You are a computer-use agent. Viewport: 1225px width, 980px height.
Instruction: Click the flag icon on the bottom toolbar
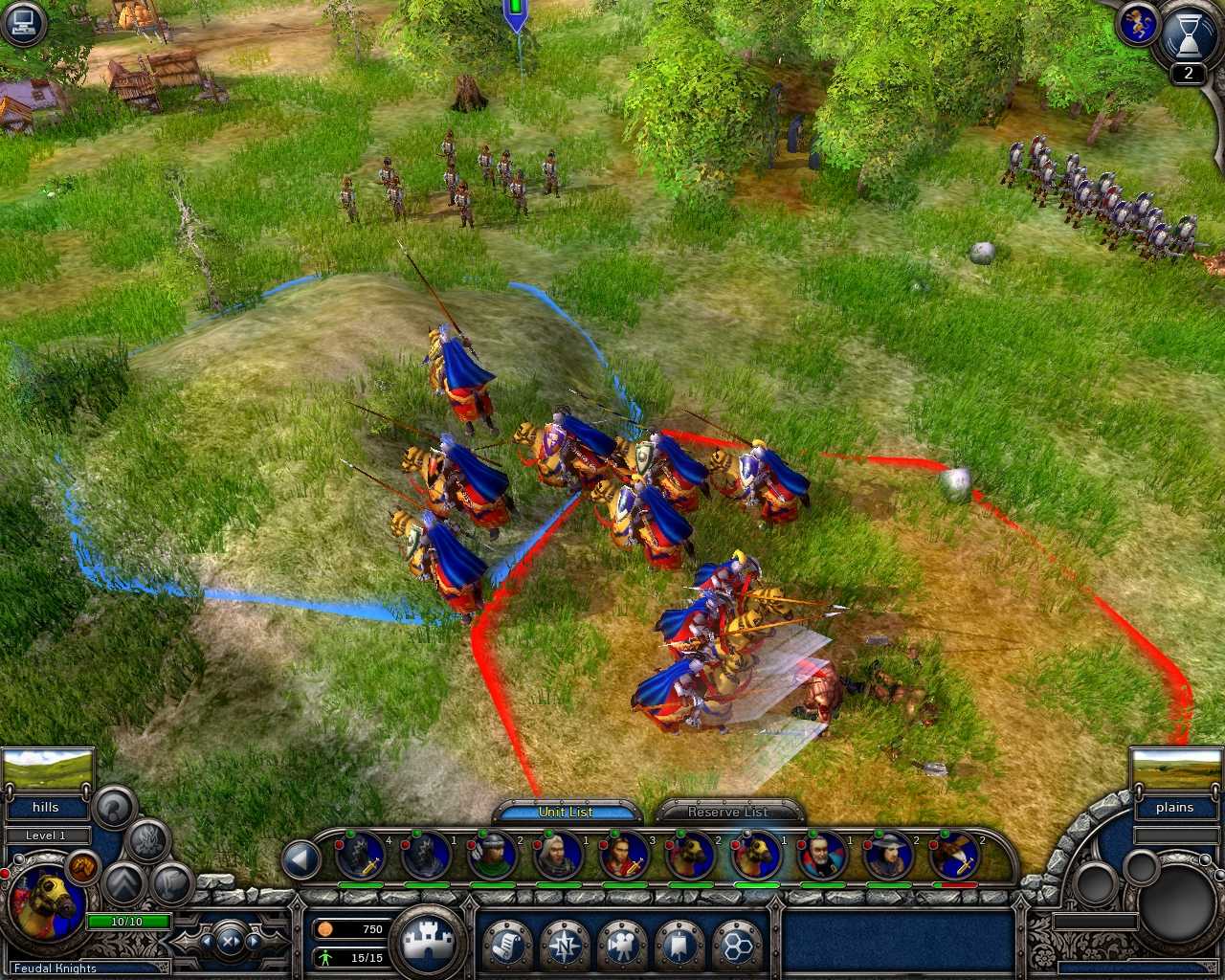click(x=677, y=947)
